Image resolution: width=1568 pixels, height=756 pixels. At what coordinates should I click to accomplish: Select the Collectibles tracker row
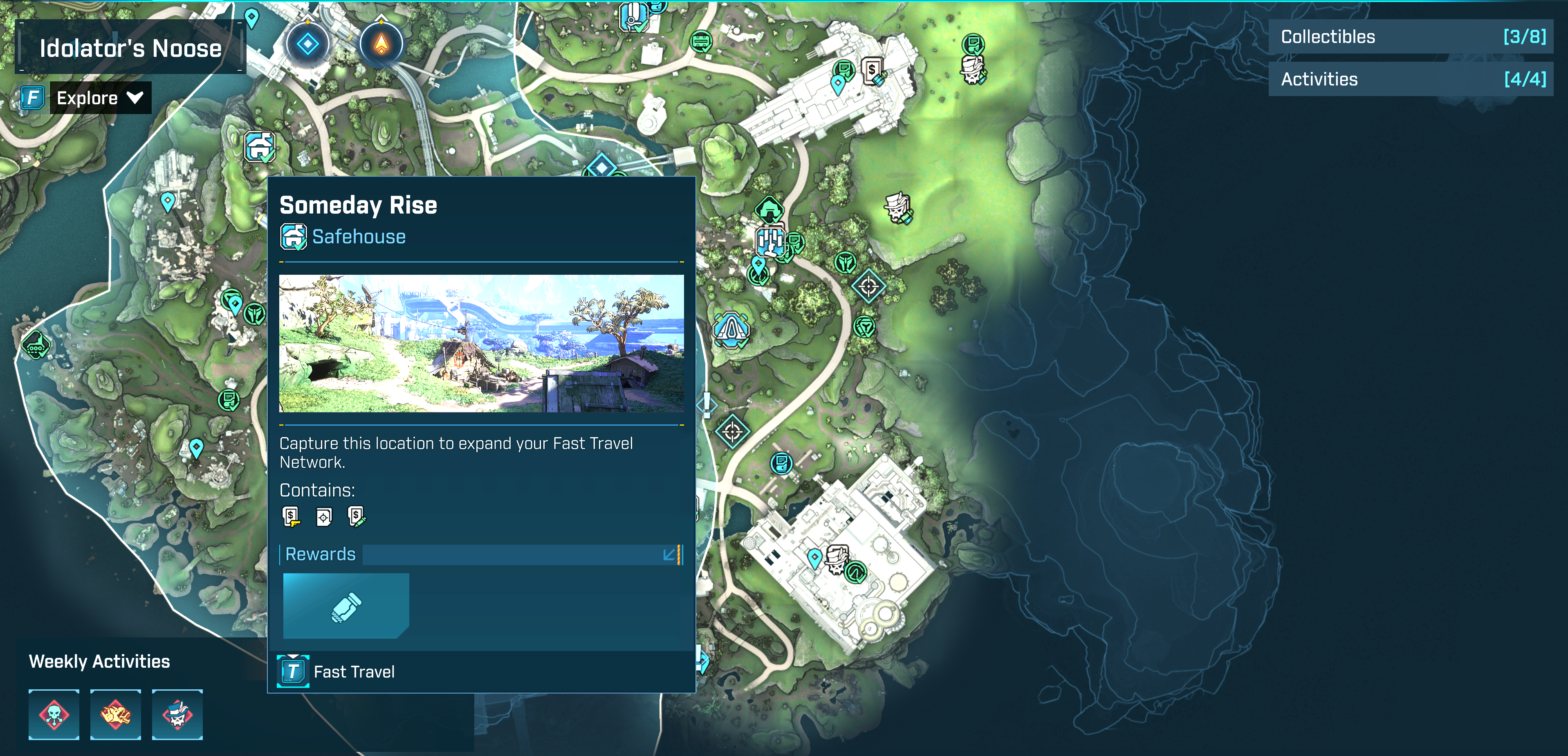click(x=1410, y=37)
